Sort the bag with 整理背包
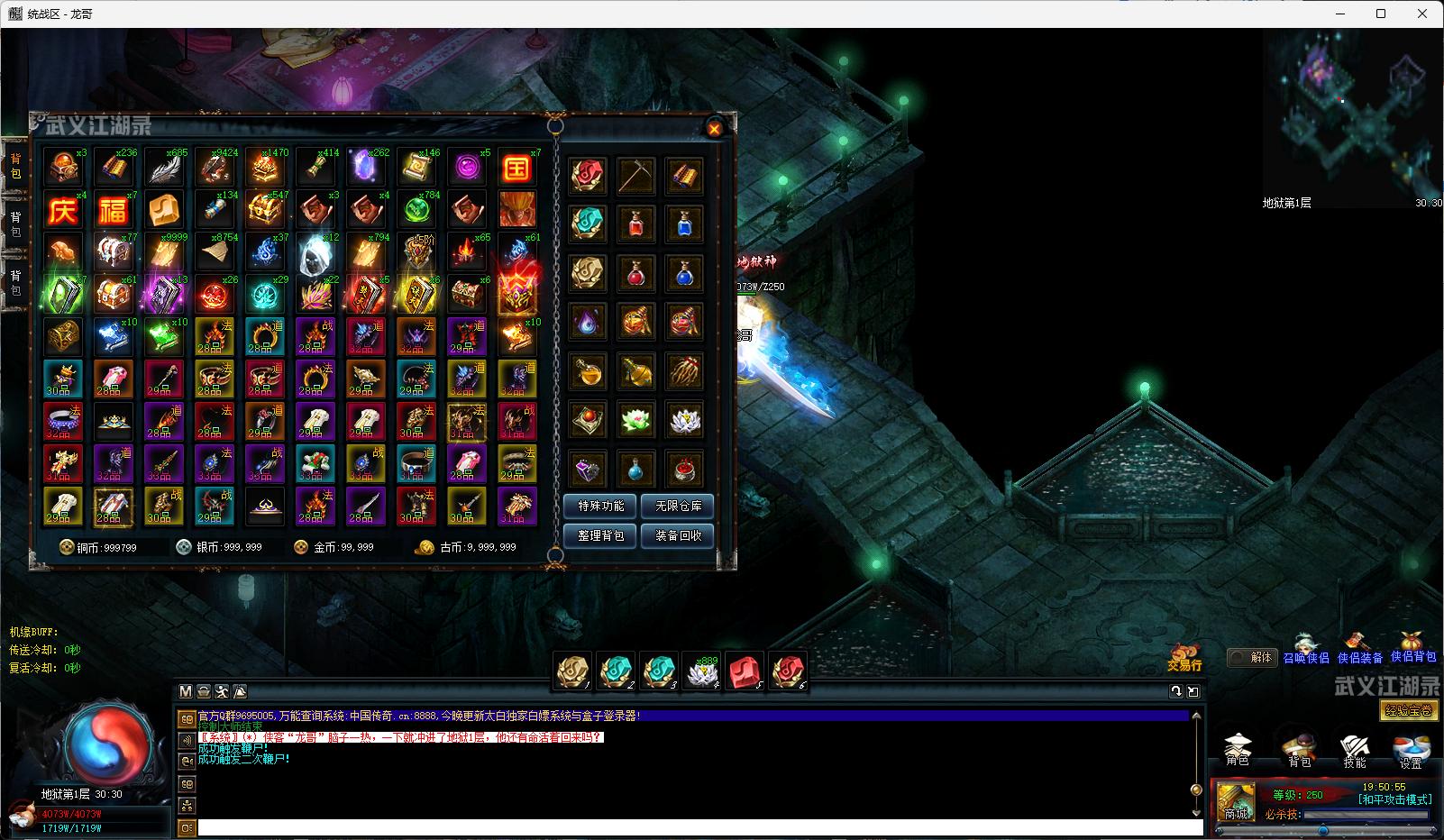This screenshot has height=840, width=1444. pyautogui.click(x=600, y=535)
